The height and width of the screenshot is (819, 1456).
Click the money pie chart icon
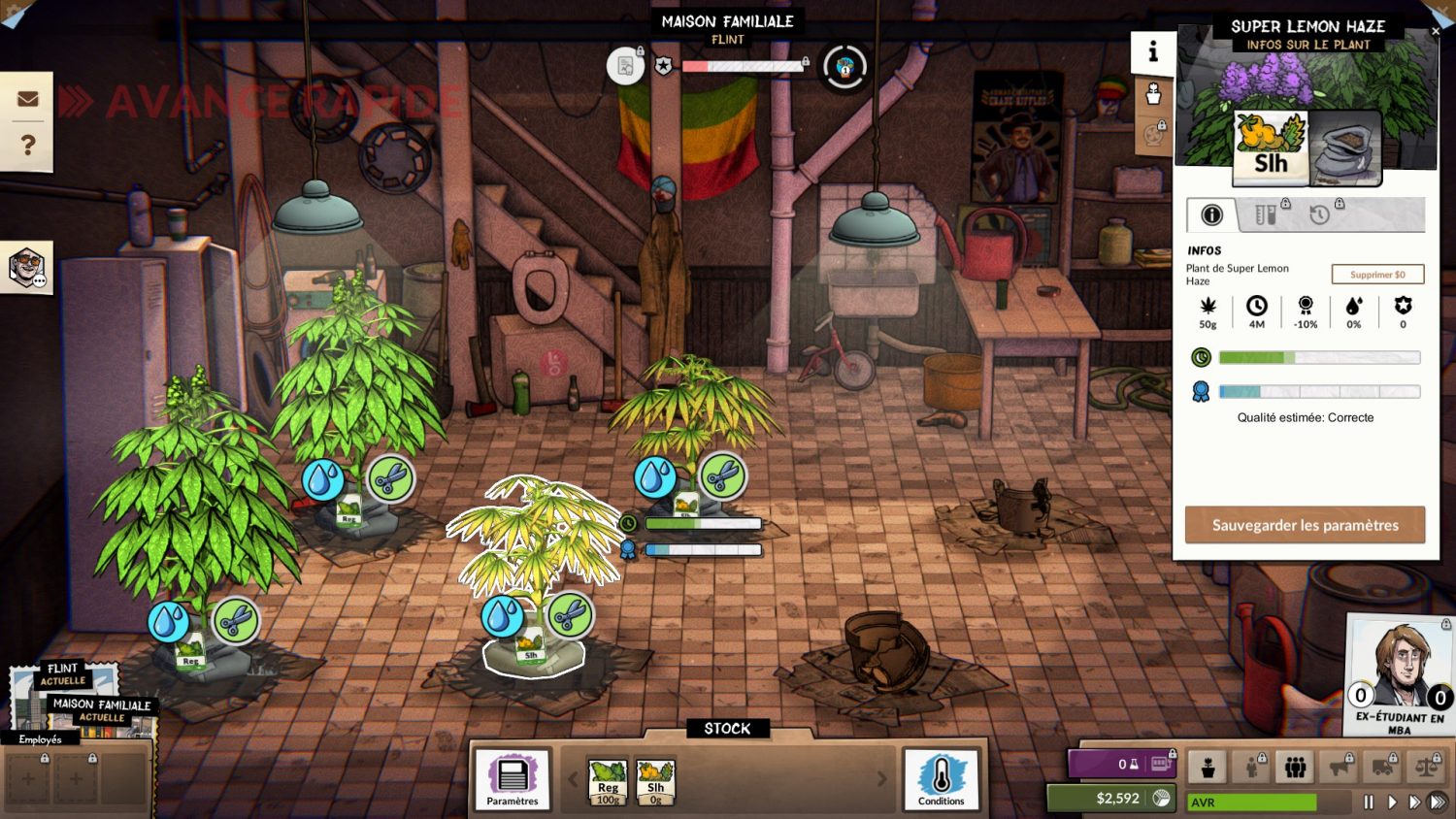click(x=1161, y=798)
